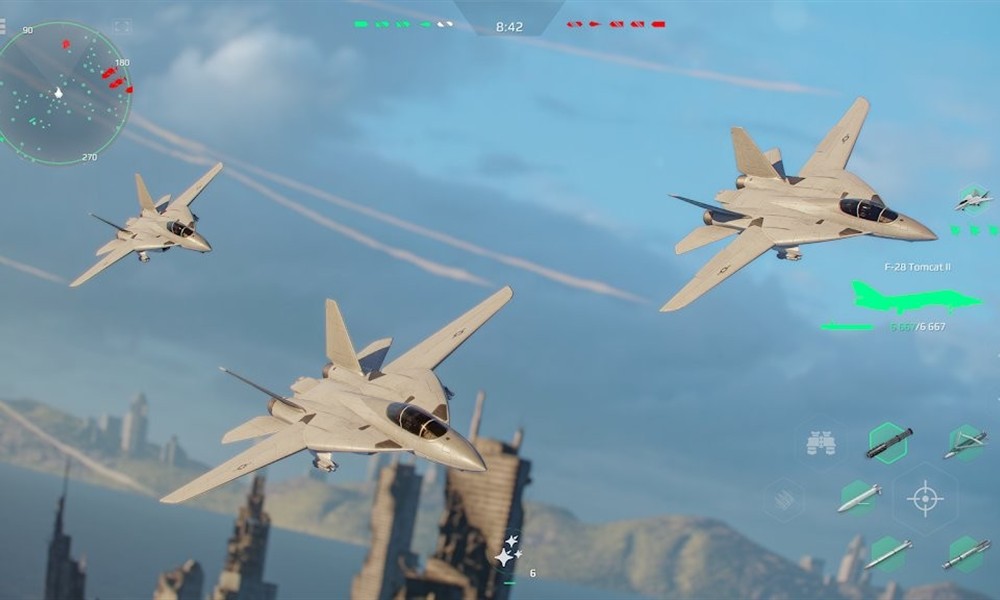This screenshot has width=1000, height=600.
Task: Fire the crosshair targeting button
Action: coord(925,497)
